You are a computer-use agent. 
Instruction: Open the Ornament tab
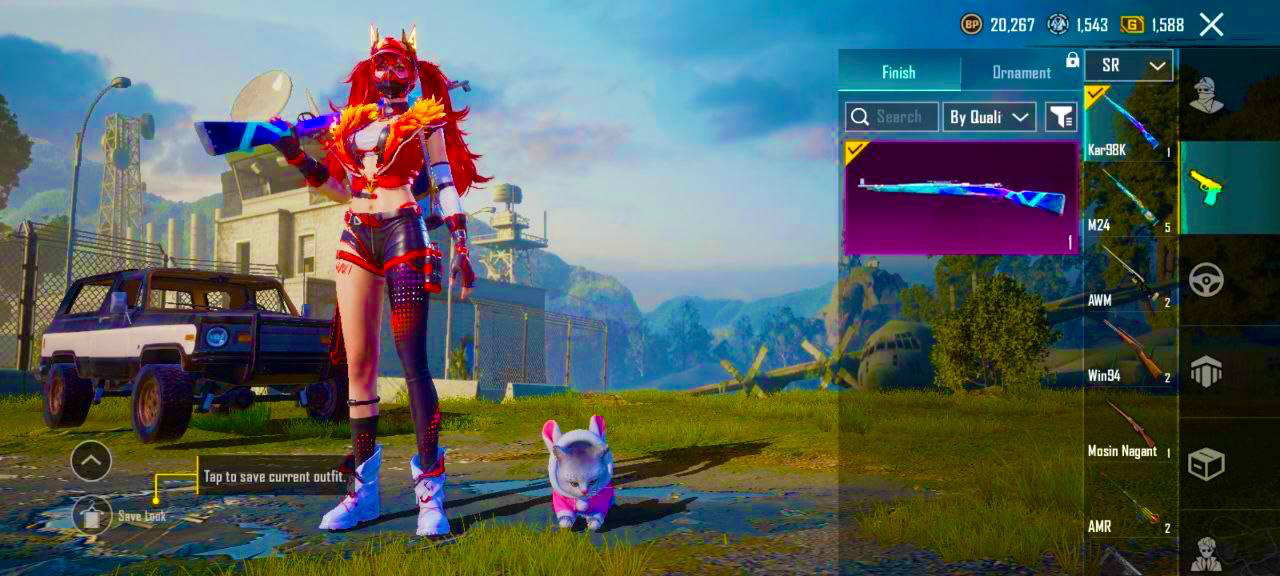(x=1020, y=72)
